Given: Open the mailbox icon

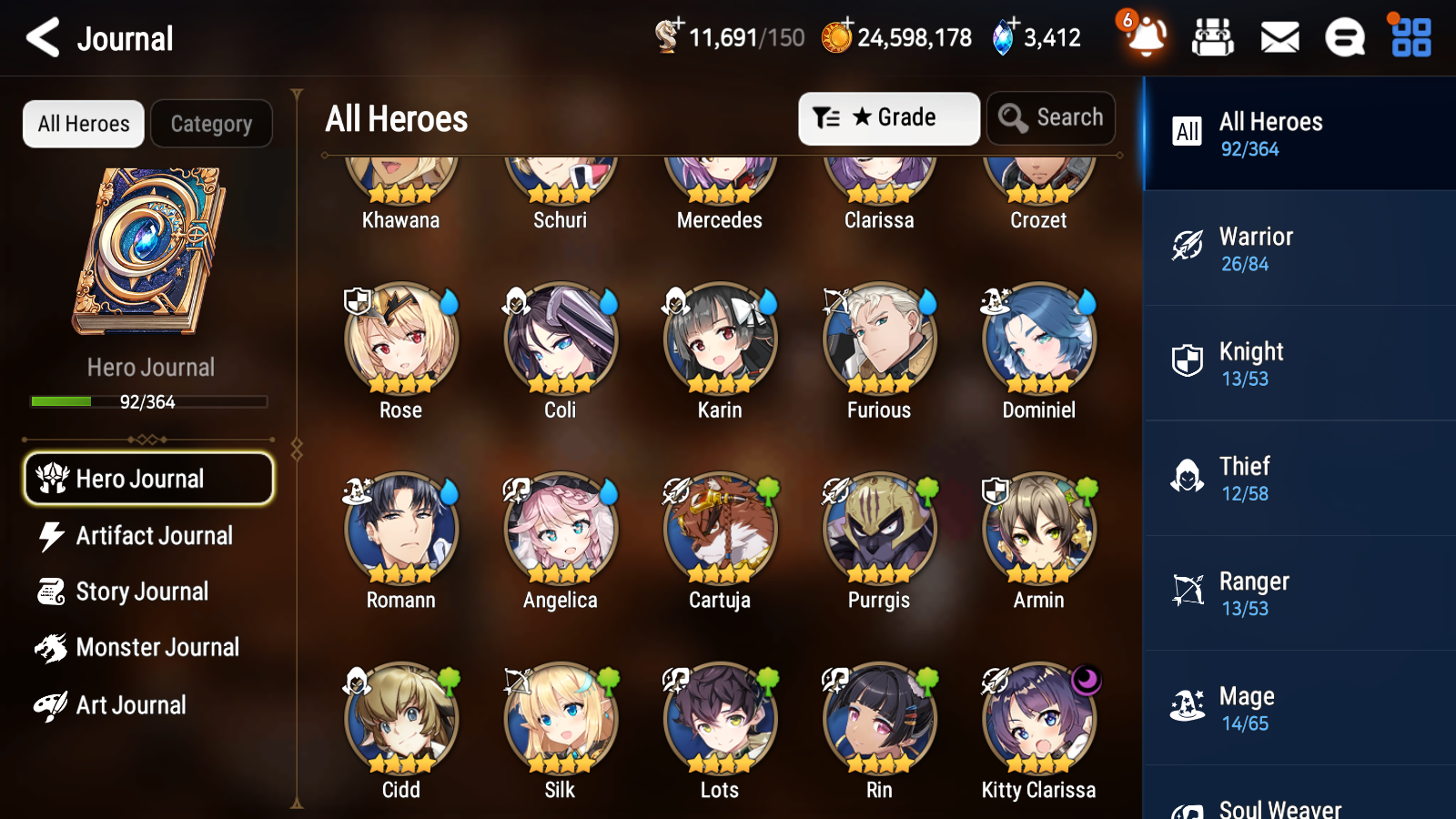Looking at the screenshot, I should point(1279,37).
